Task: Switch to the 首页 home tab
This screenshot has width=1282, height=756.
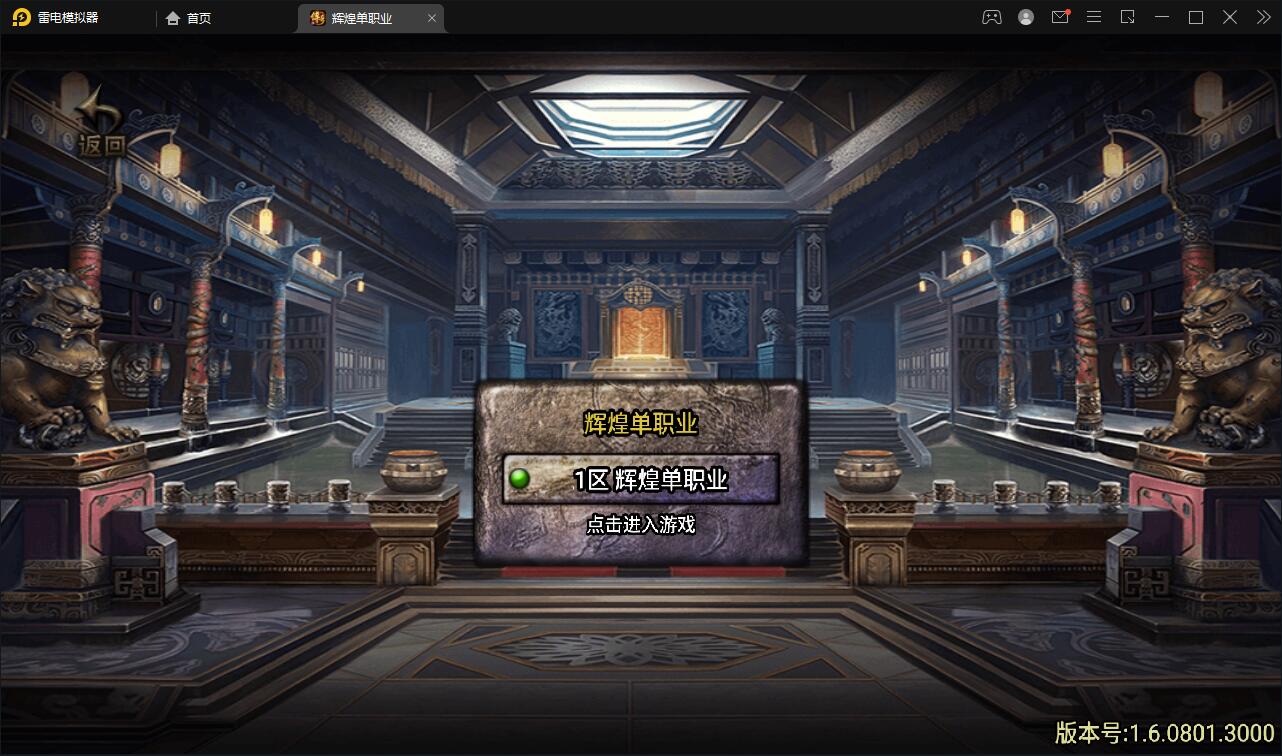Action: coord(190,17)
